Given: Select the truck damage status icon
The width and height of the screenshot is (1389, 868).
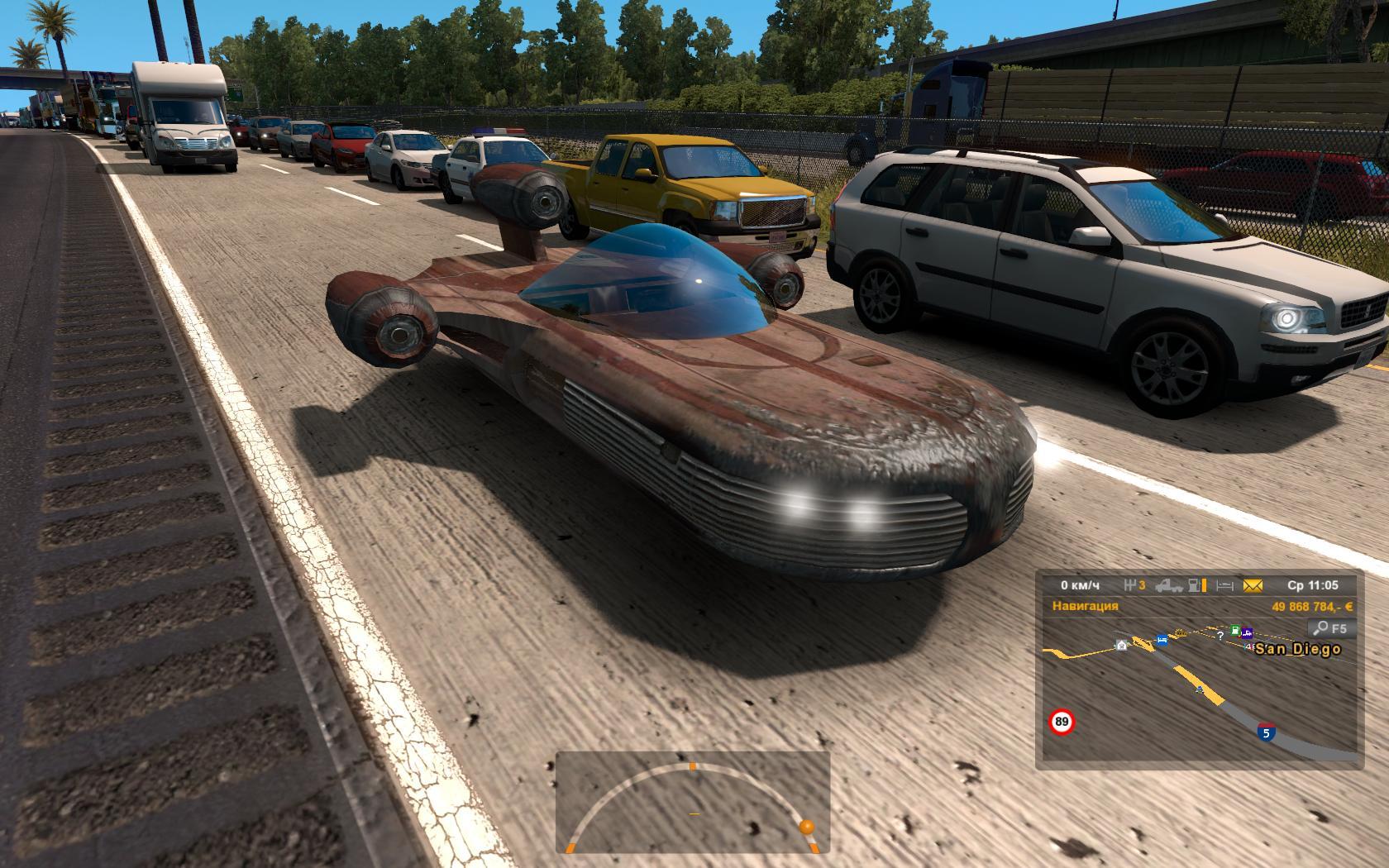Looking at the screenshot, I should point(1167,586).
